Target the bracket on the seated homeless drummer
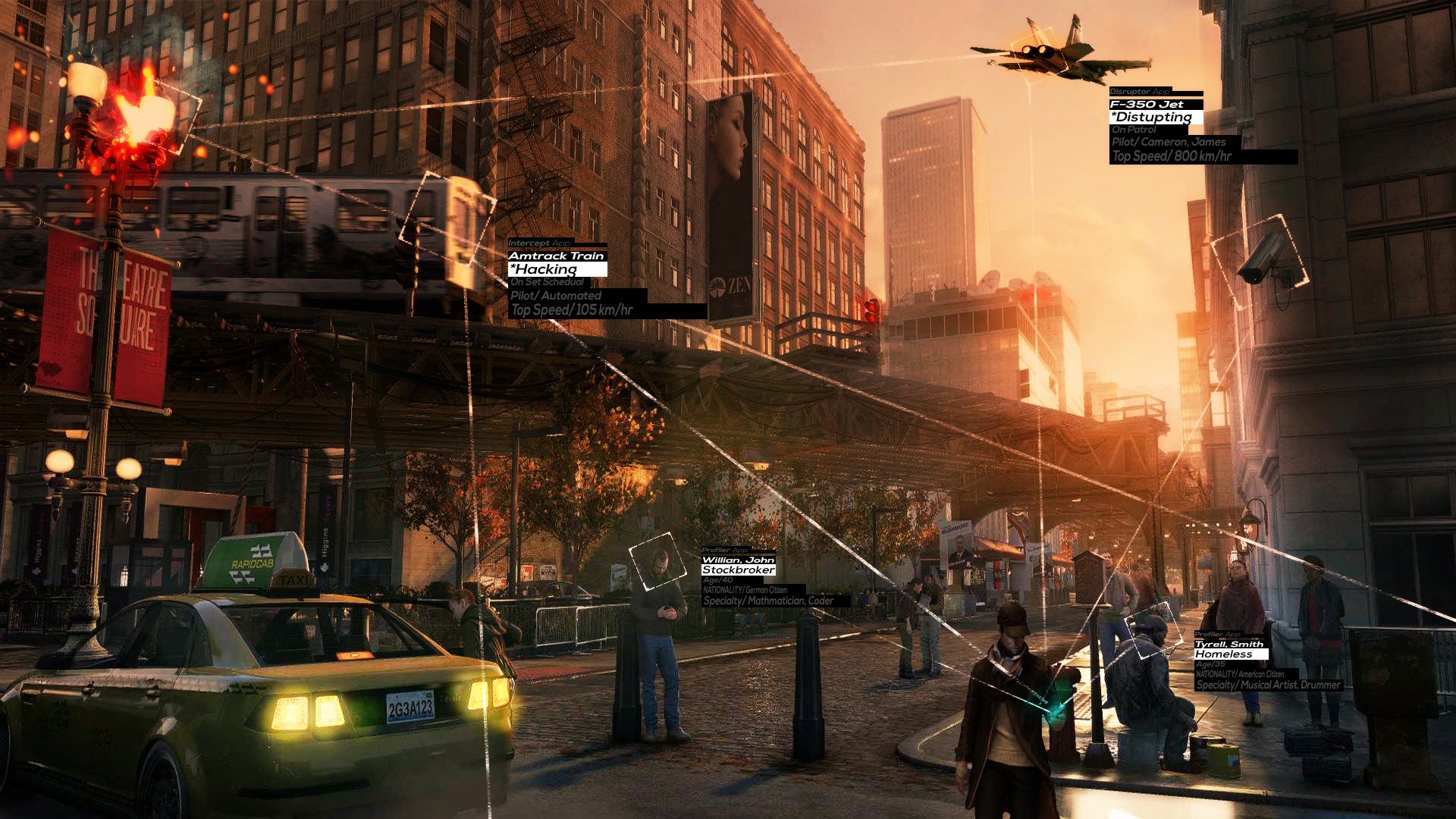The image size is (1456, 819). coord(1153,631)
